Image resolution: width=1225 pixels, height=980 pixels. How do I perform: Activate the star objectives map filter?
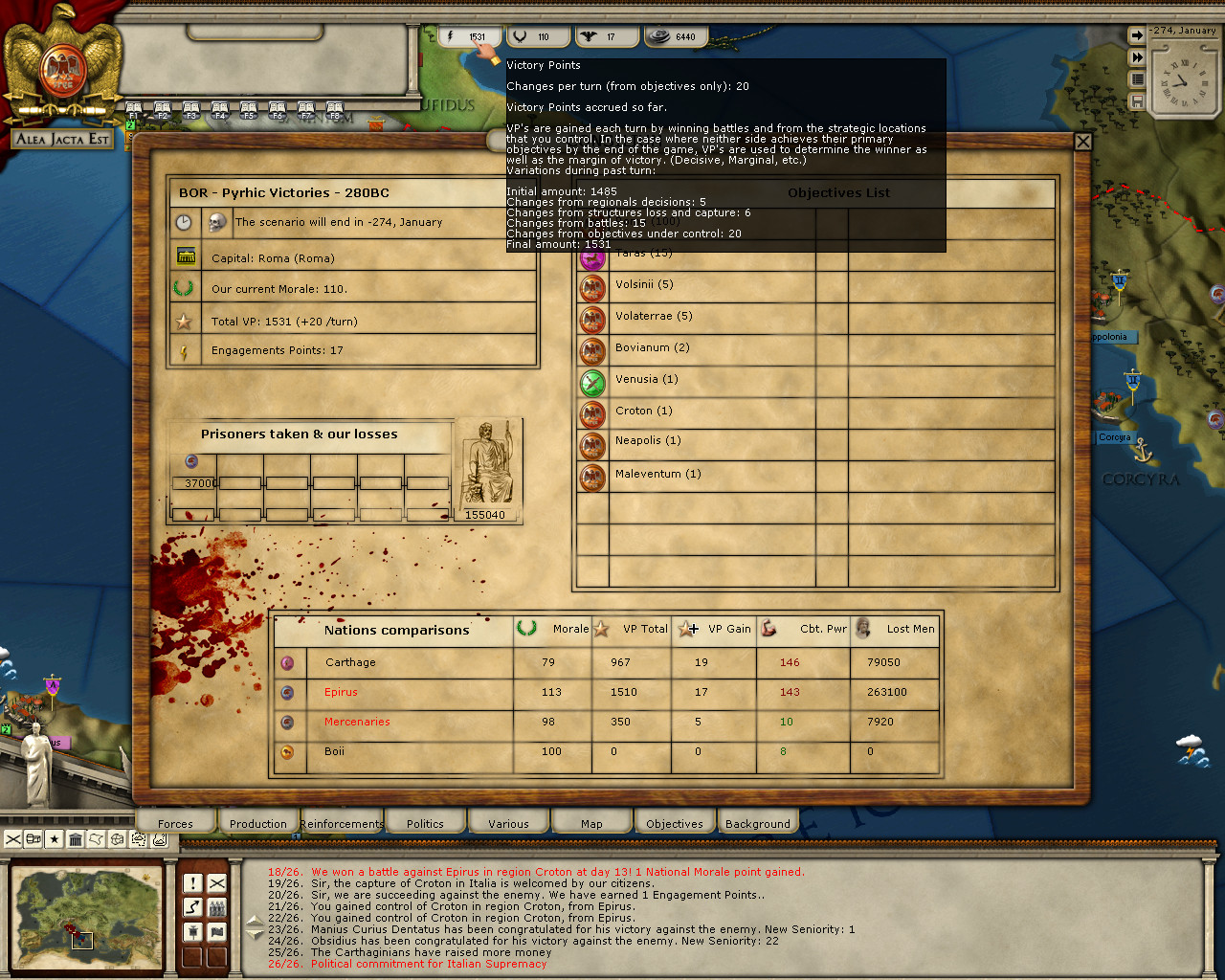[x=55, y=839]
